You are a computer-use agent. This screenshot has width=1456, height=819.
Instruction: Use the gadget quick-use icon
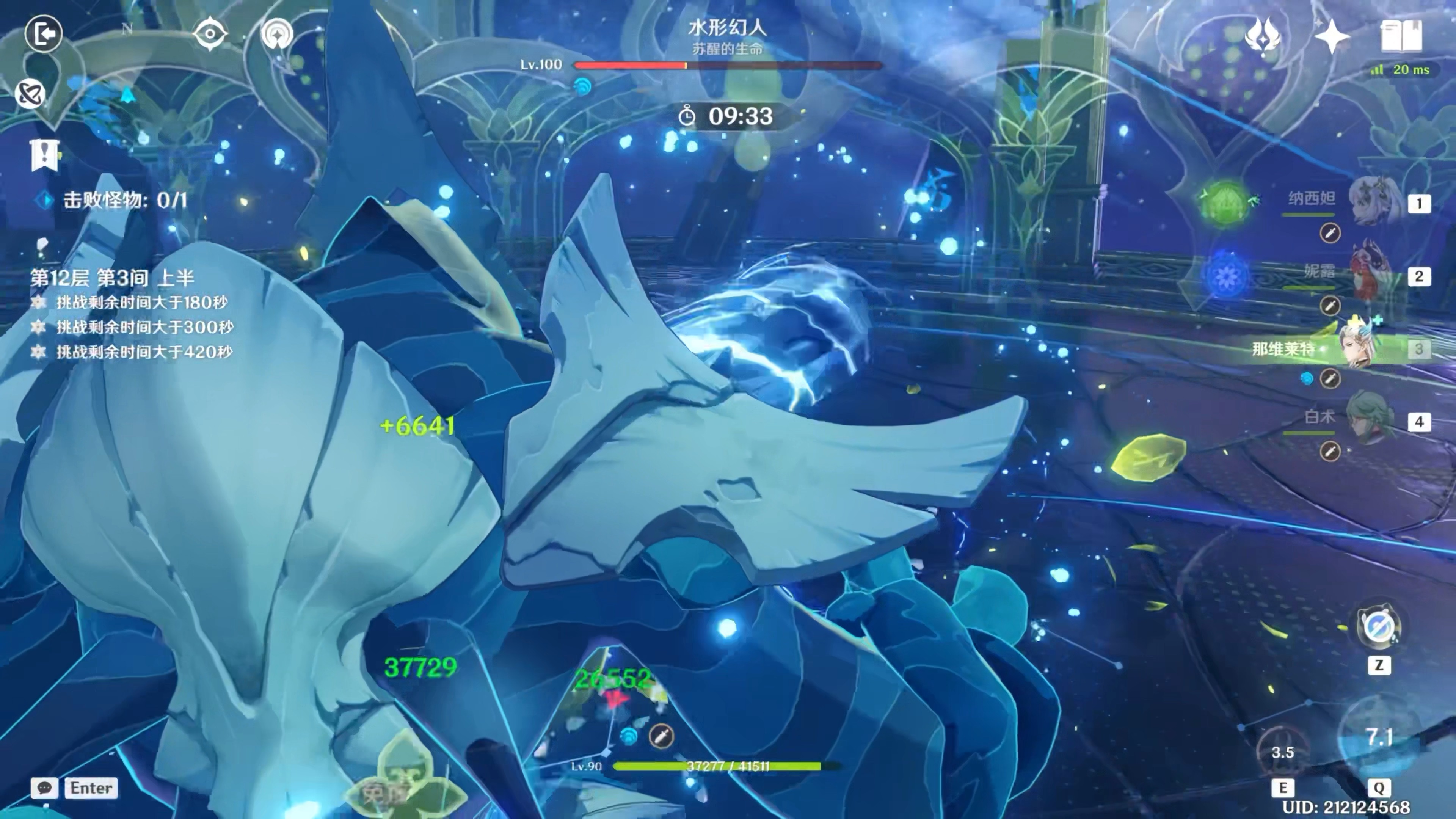pos(1378,628)
